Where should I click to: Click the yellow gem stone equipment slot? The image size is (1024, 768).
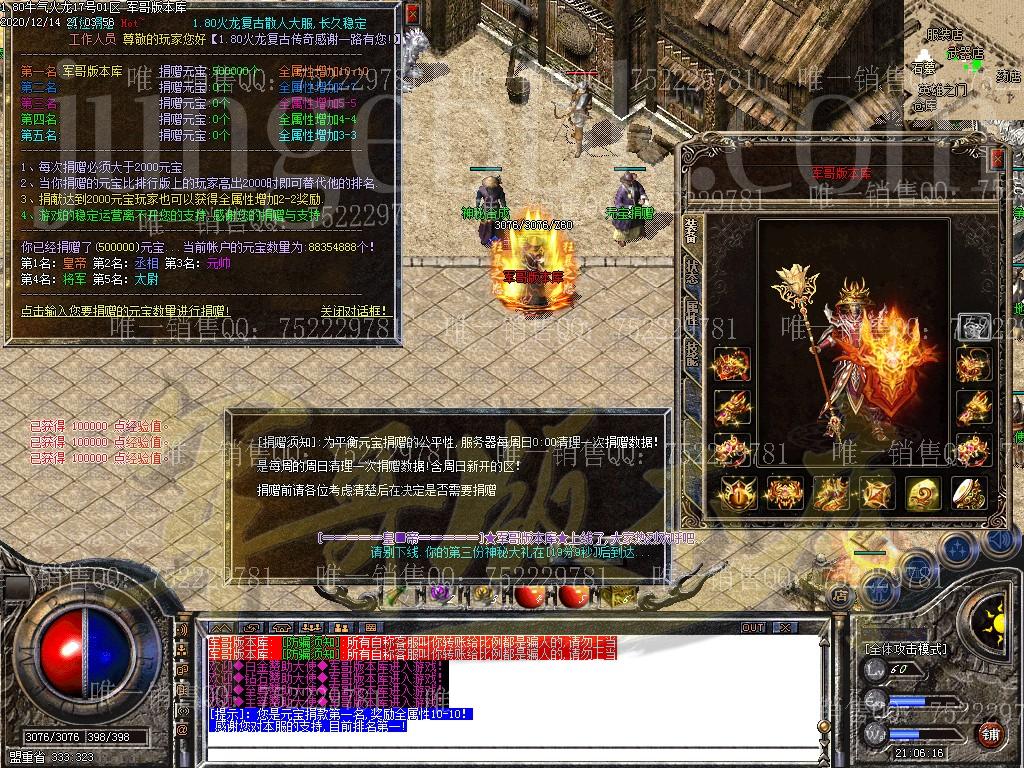tap(923, 492)
